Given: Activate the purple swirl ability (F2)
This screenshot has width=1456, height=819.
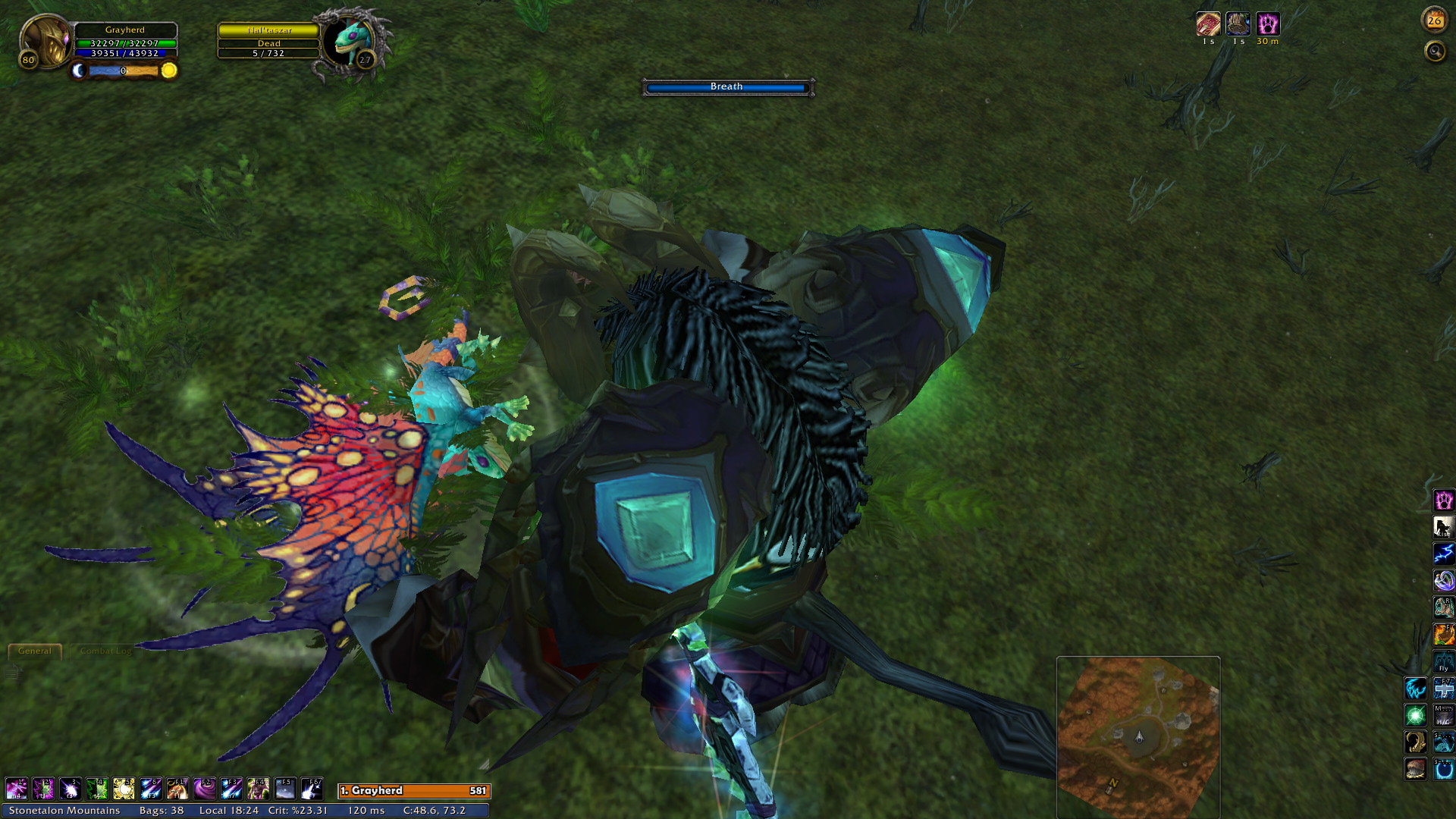Looking at the screenshot, I should point(204,789).
